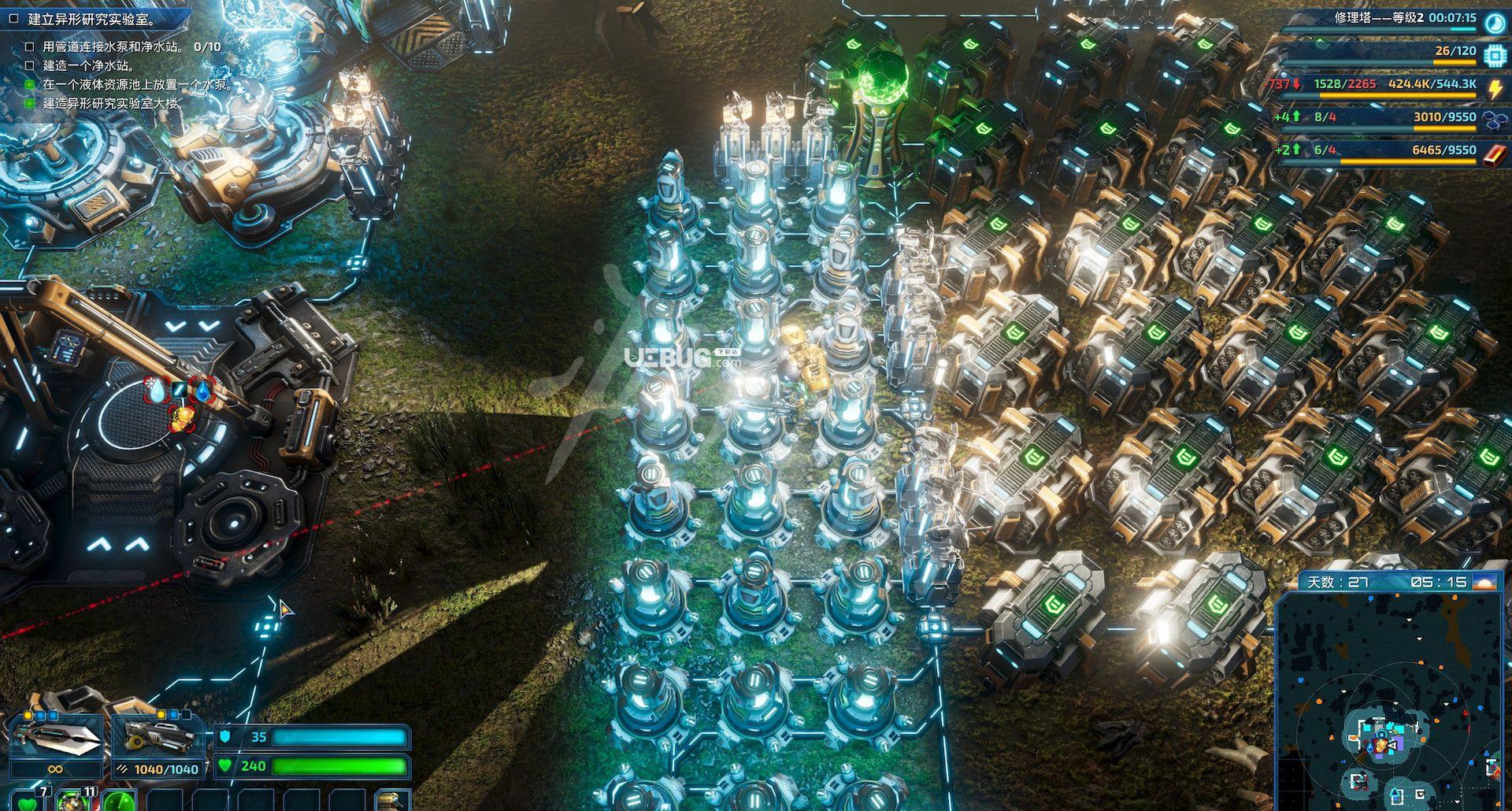Click the lightning bolt energy icon
Viewport: 1512px width, 811px height.
click(1494, 87)
